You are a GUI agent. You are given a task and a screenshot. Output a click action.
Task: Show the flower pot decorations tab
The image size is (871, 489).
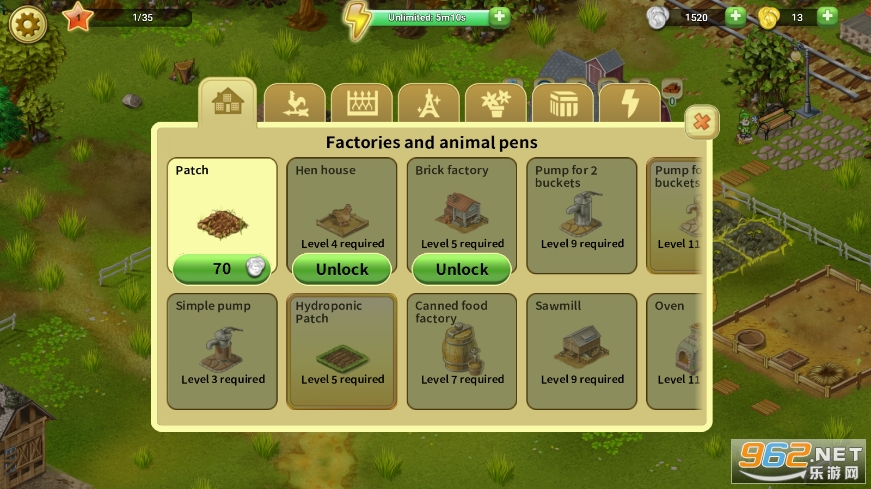[x=495, y=103]
